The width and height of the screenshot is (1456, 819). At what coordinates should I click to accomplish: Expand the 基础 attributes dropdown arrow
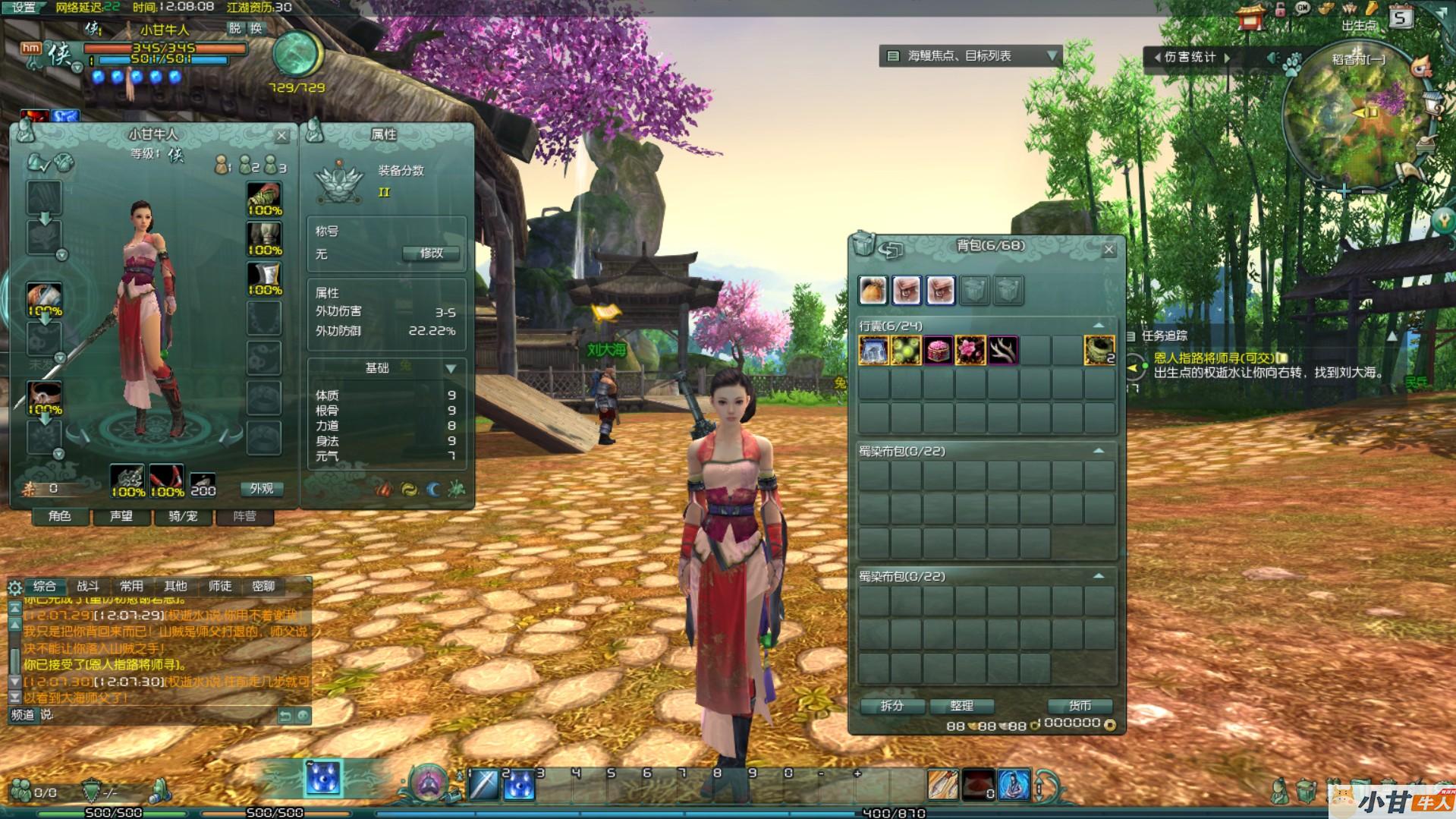pyautogui.click(x=451, y=368)
